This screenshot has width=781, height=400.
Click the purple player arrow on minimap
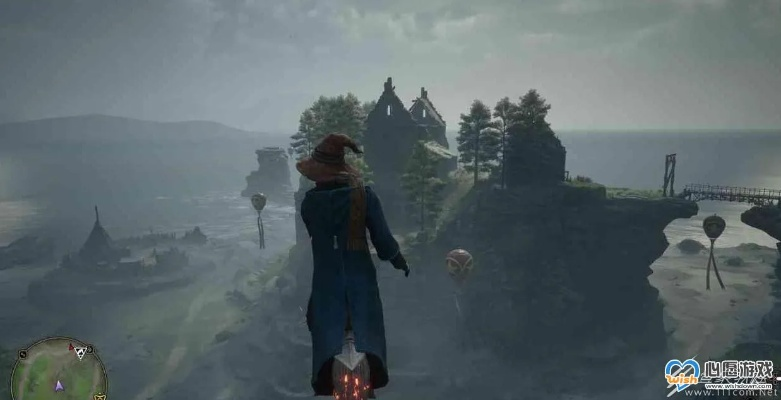tap(59, 384)
